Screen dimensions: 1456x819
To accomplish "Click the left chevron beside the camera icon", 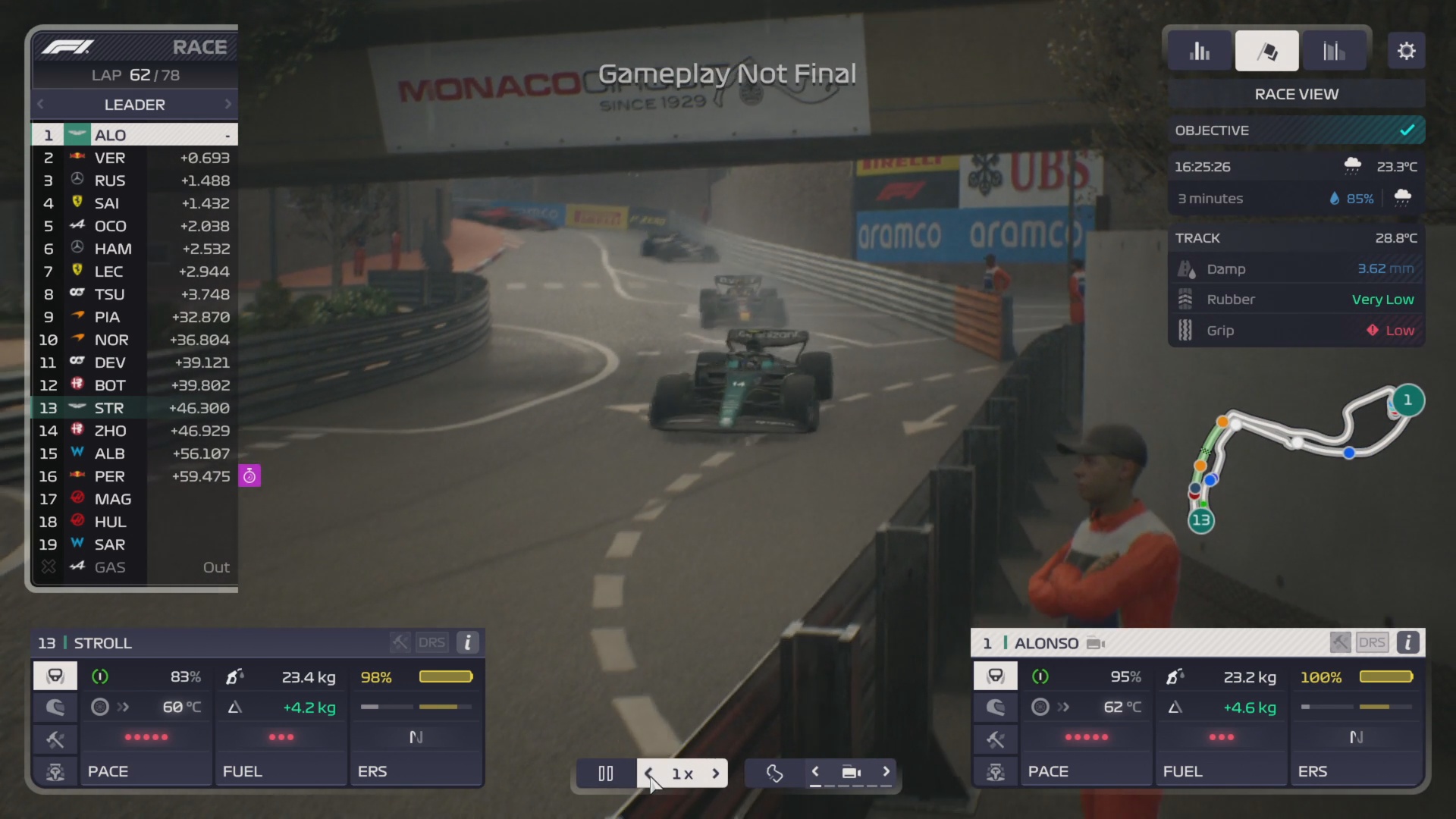I will click(816, 773).
